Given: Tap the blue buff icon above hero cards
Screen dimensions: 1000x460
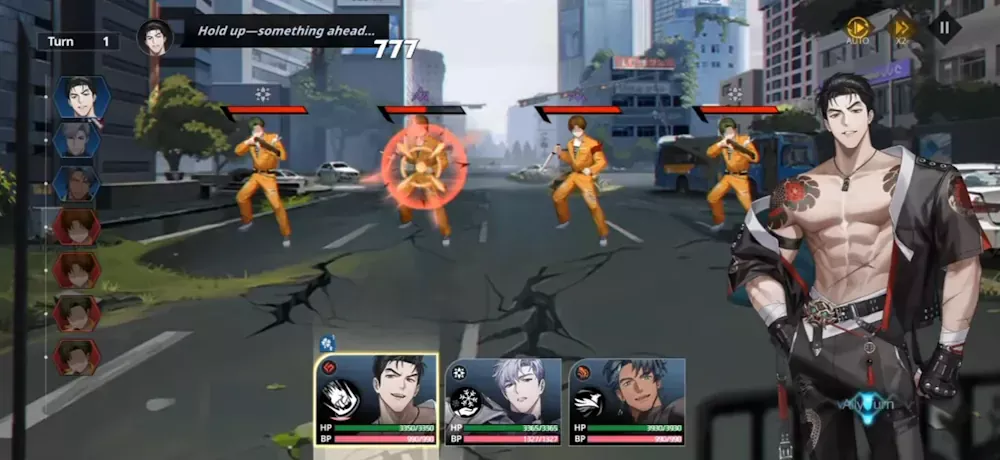Looking at the screenshot, I should click(327, 343).
